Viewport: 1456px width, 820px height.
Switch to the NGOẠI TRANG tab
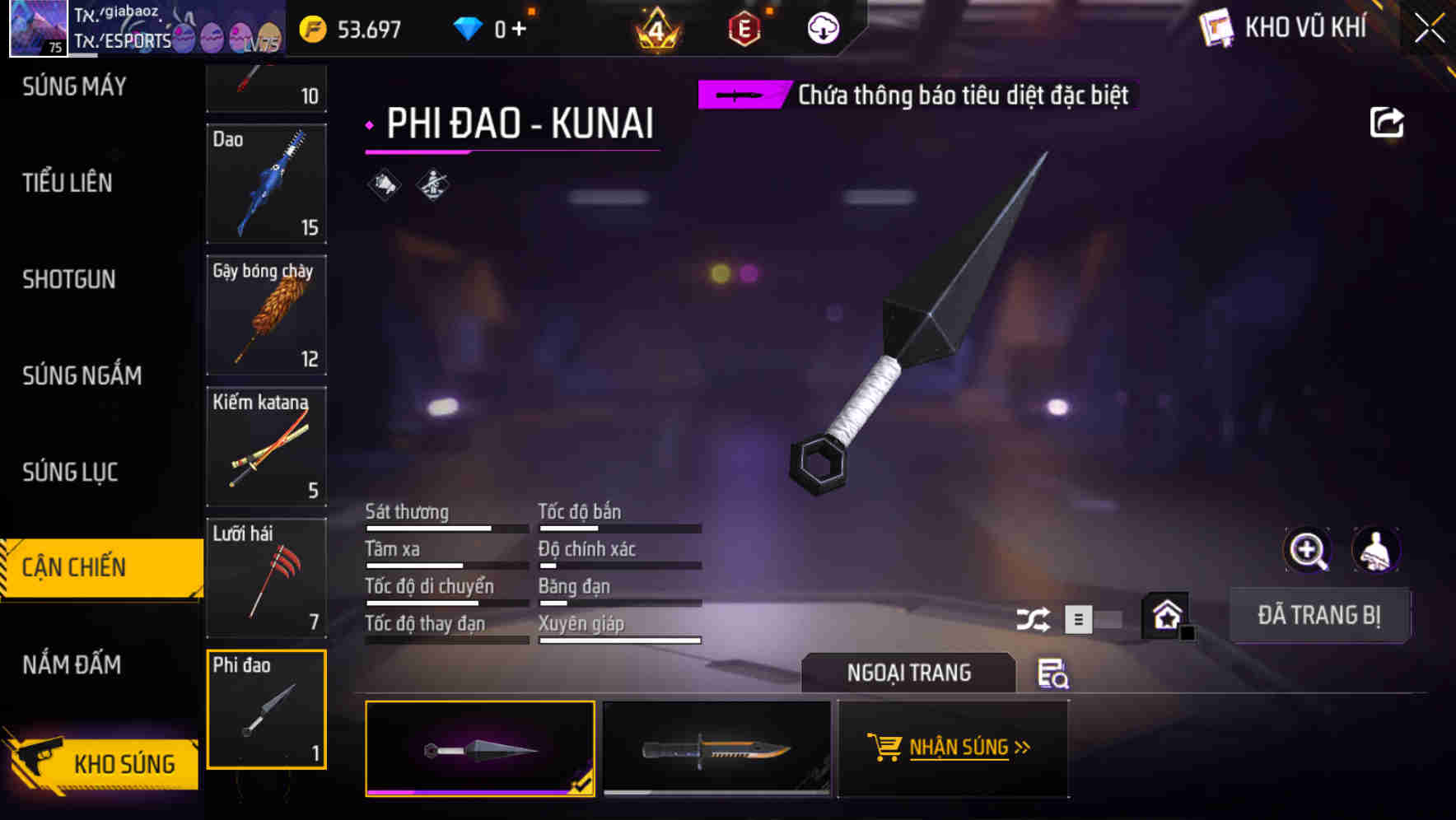click(909, 673)
